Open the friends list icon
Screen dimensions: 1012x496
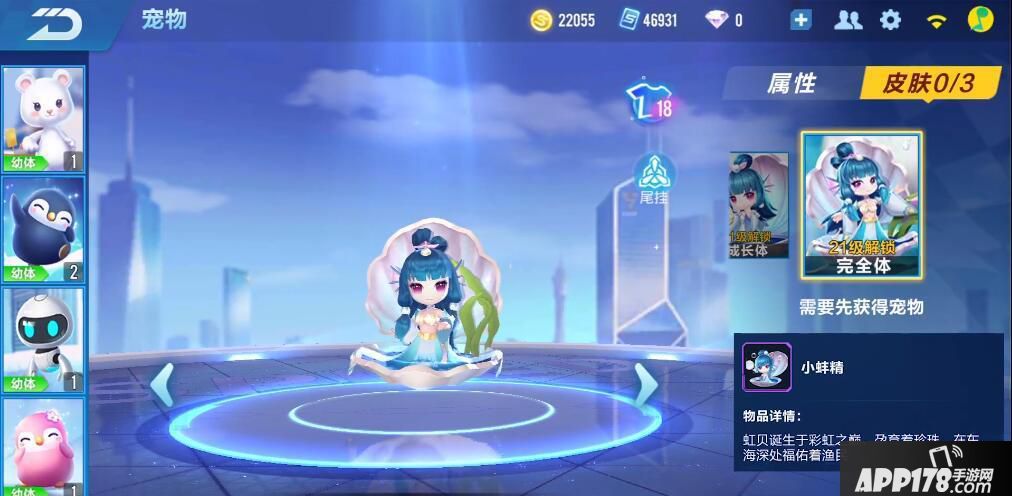pos(848,20)
